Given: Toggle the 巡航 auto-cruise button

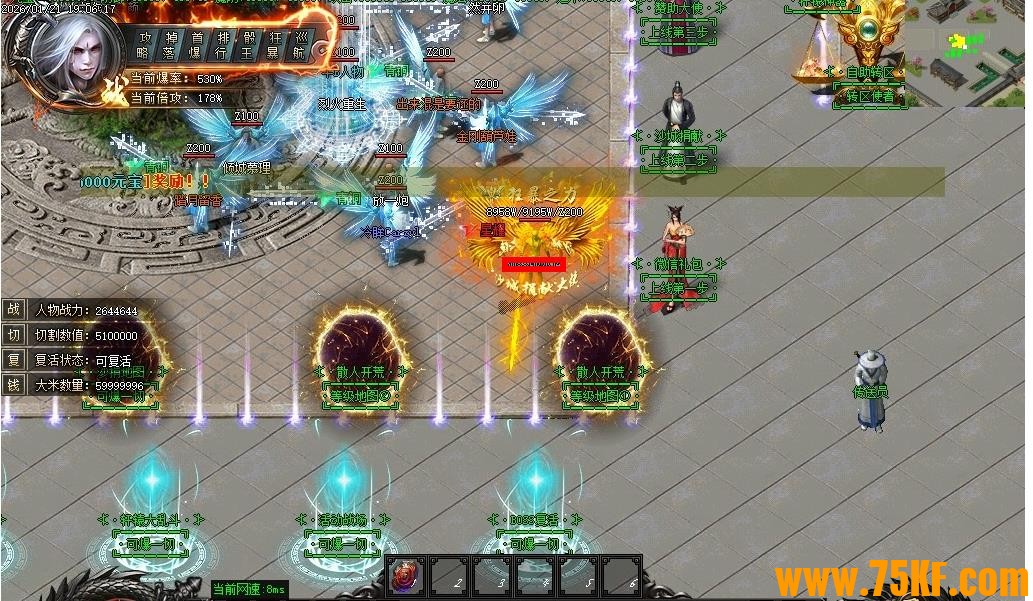Looking at the screenshot, I should tap(300, 45).
